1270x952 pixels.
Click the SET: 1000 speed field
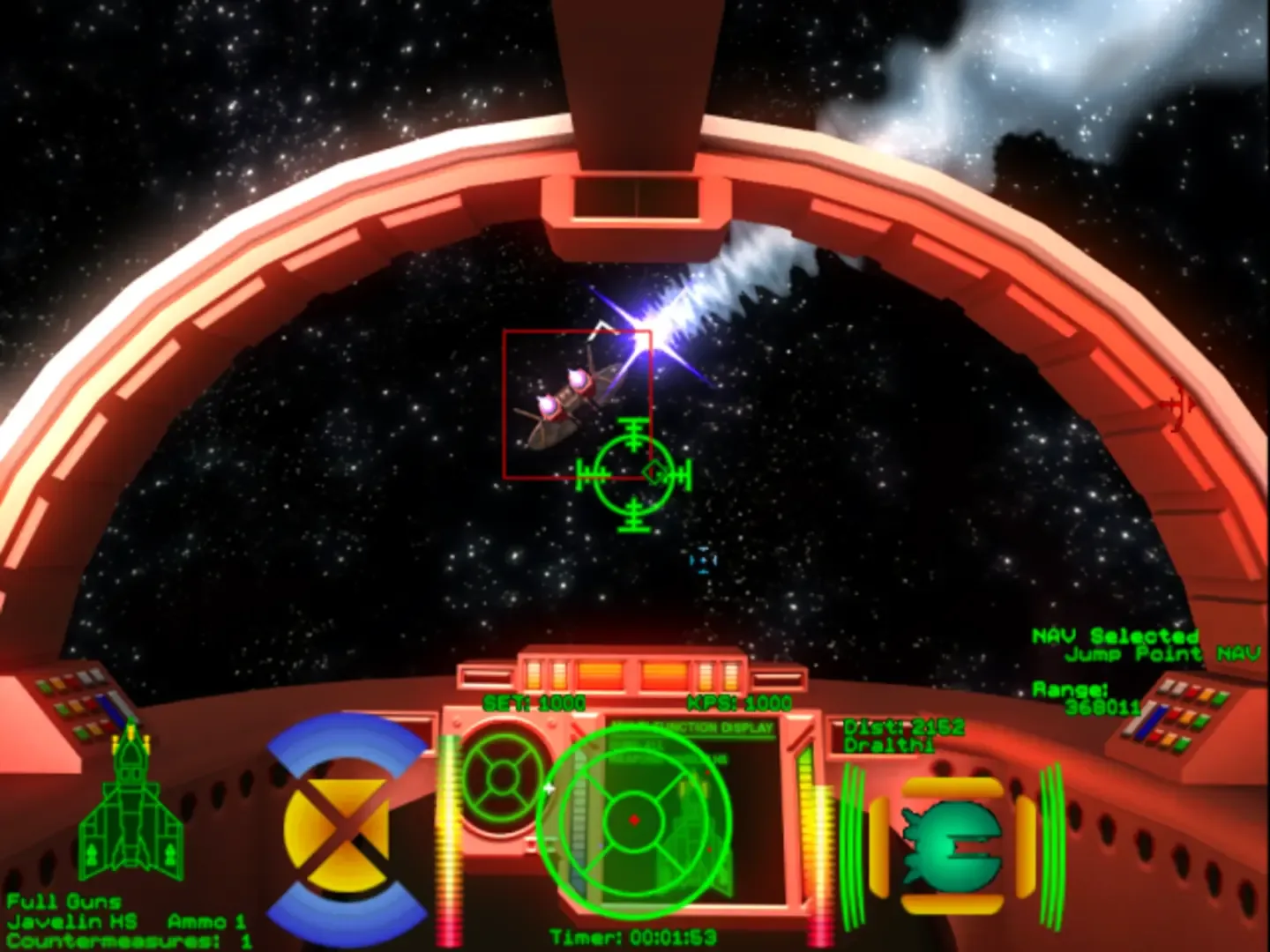coord(534,703)
